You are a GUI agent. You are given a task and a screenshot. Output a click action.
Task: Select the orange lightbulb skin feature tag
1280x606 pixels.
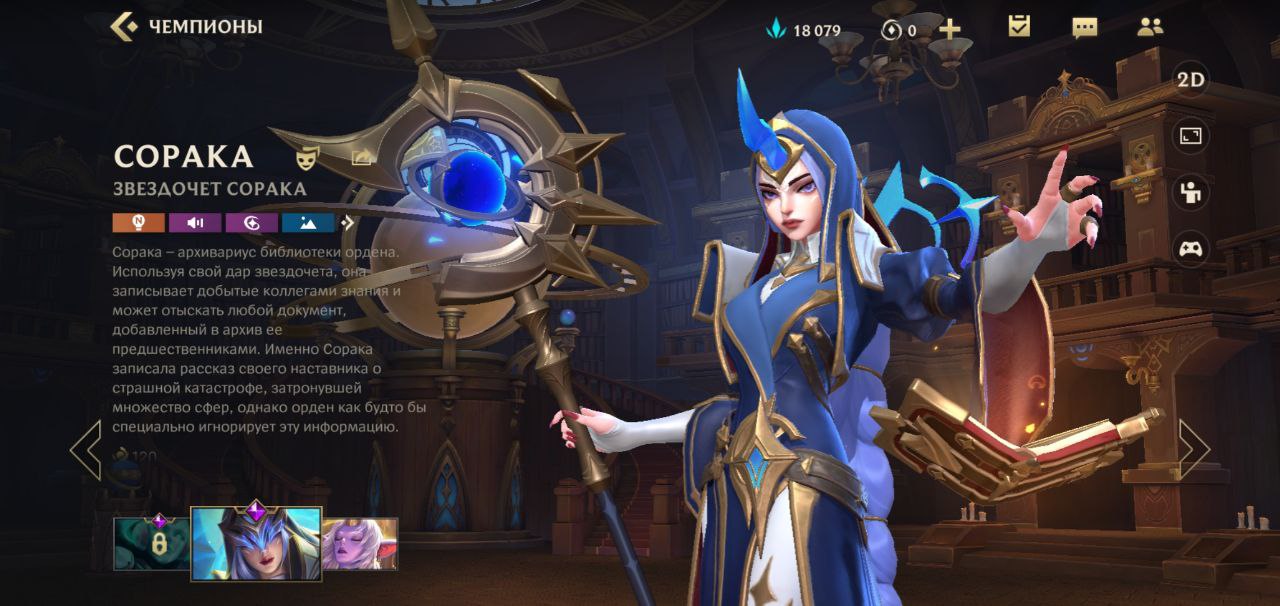coord(138,222)
